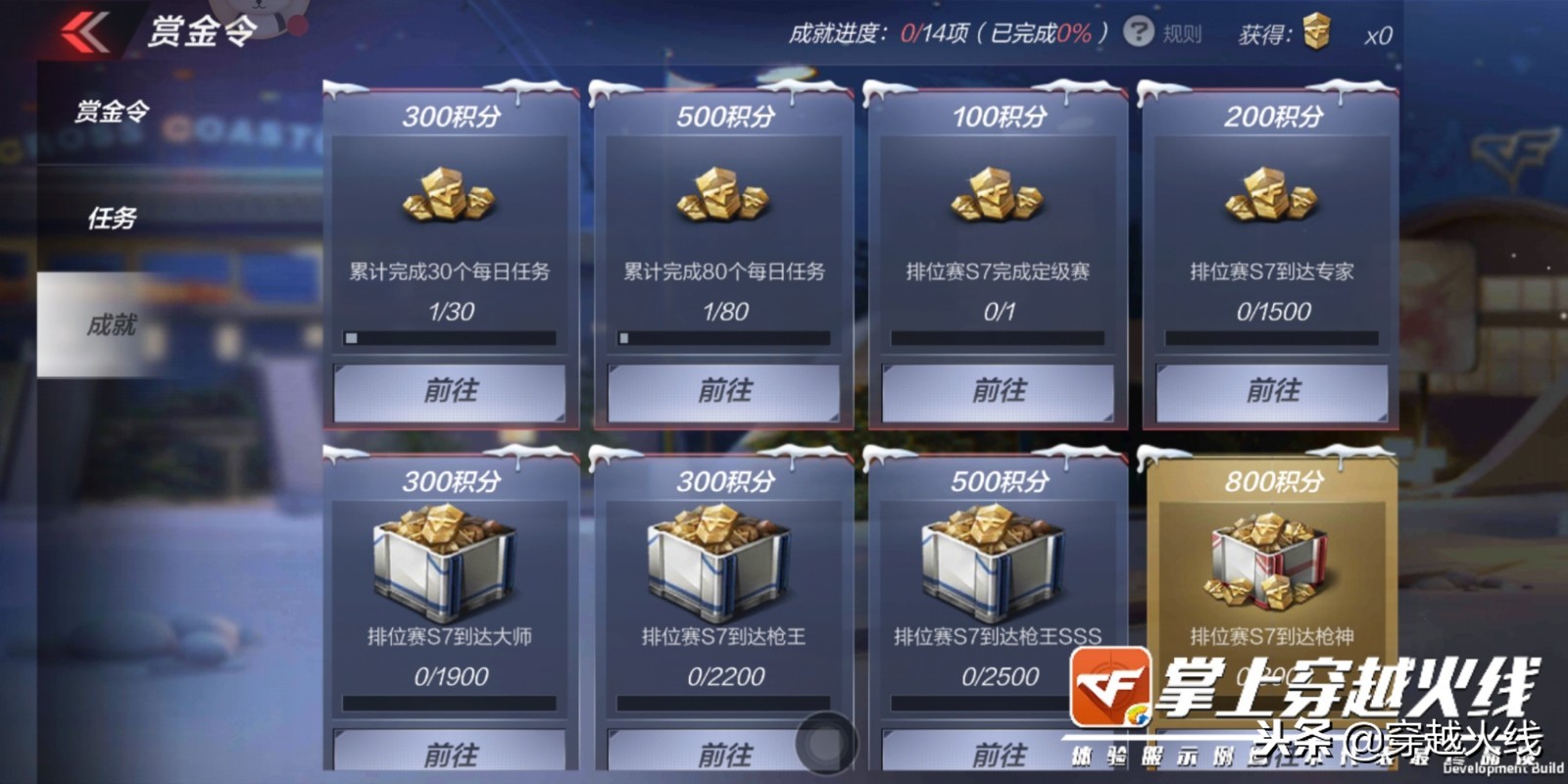Click the gold crate icon next to 获得
Screen dimensions: 1568x784
(x=1317, y=32)
